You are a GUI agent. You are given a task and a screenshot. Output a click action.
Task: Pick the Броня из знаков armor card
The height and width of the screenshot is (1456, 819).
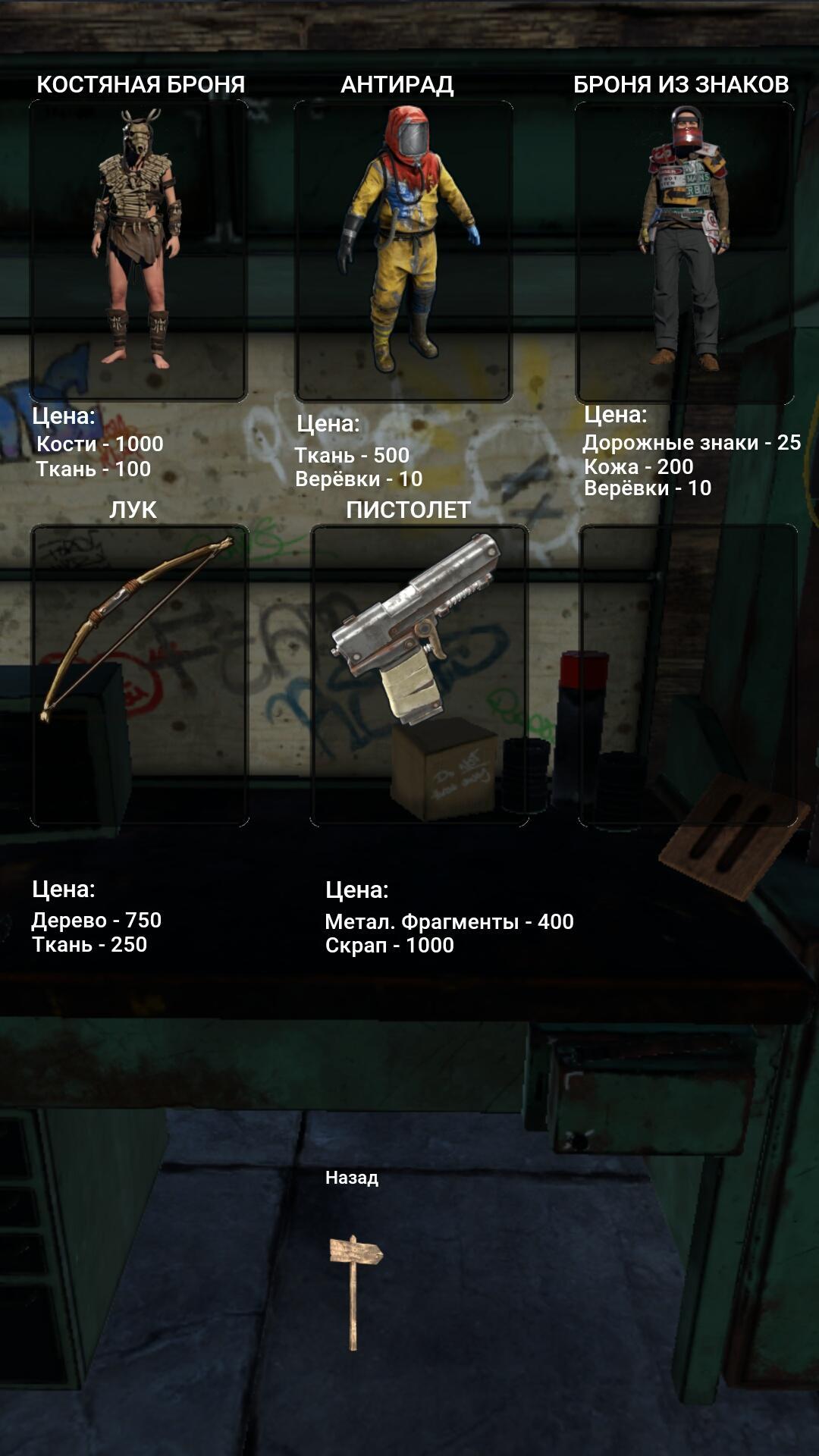tap(684, 252)
